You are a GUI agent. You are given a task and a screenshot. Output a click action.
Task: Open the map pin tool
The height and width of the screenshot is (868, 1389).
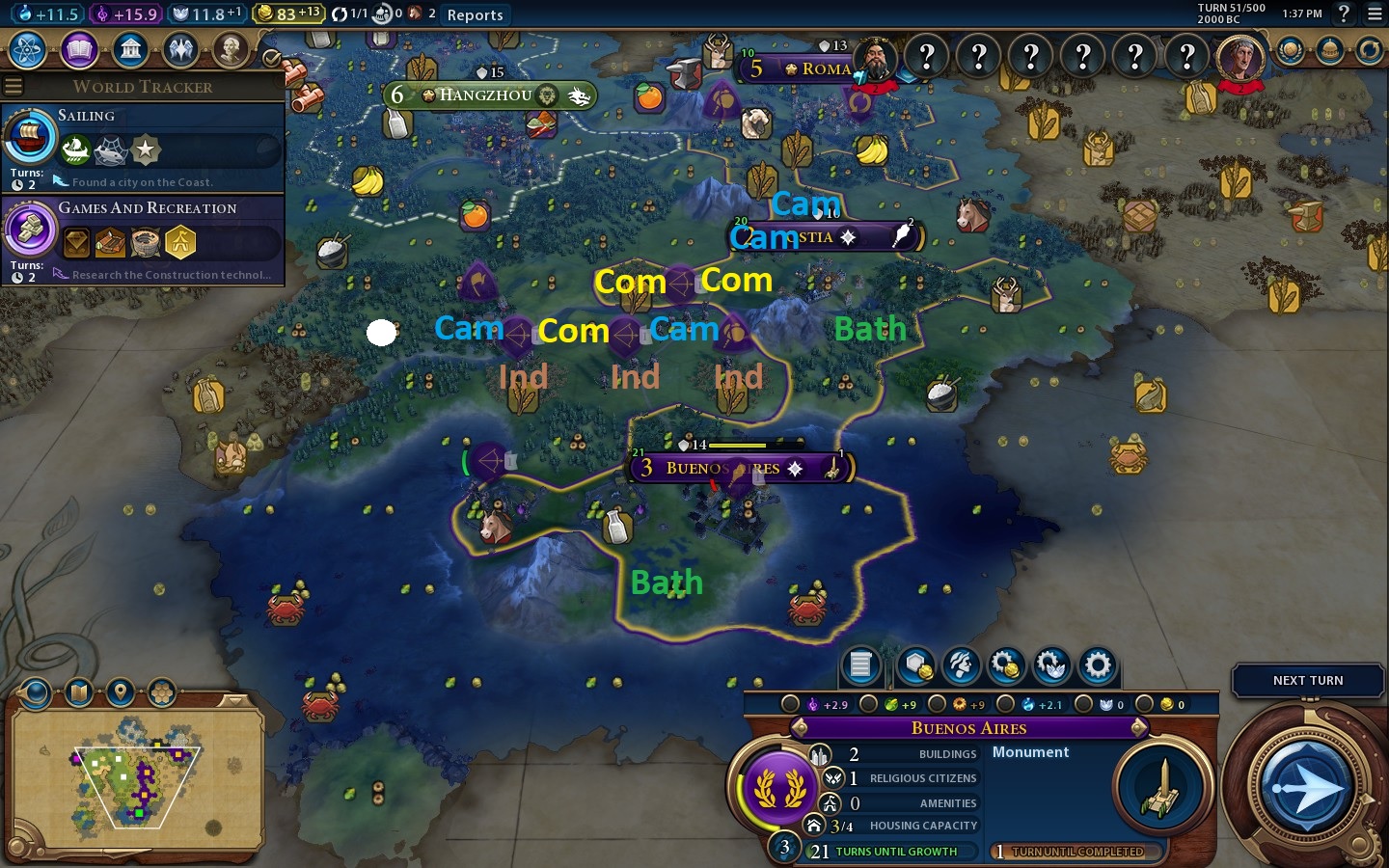coord(120,692)
